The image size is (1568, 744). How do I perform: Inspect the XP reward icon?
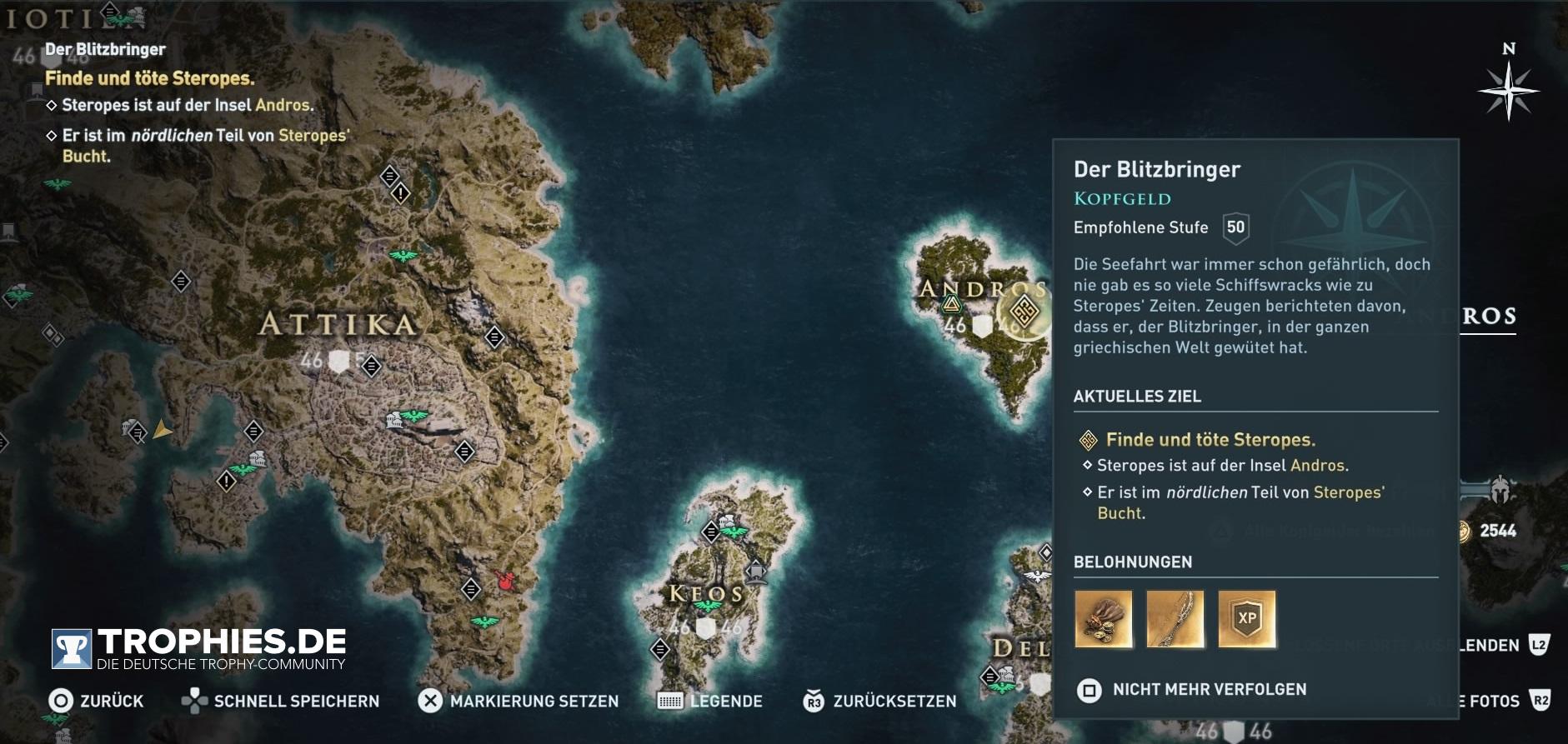click(1246, 619)
